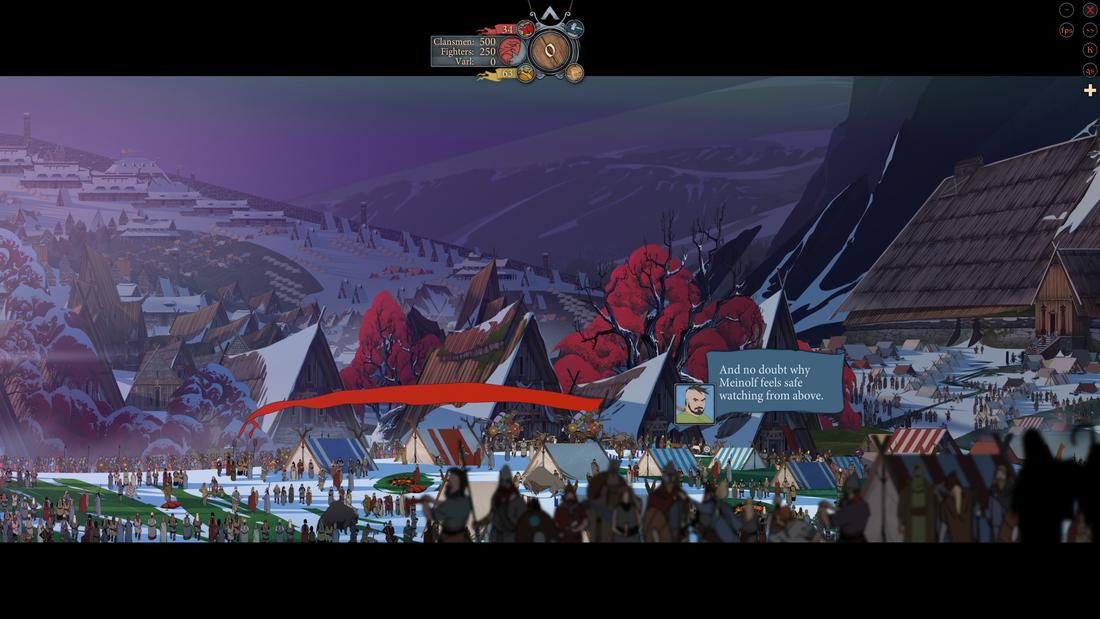This screenshot has width=1100, height=619.
Task: Click the qs debug button
Action: click(x=1090, y=70)
